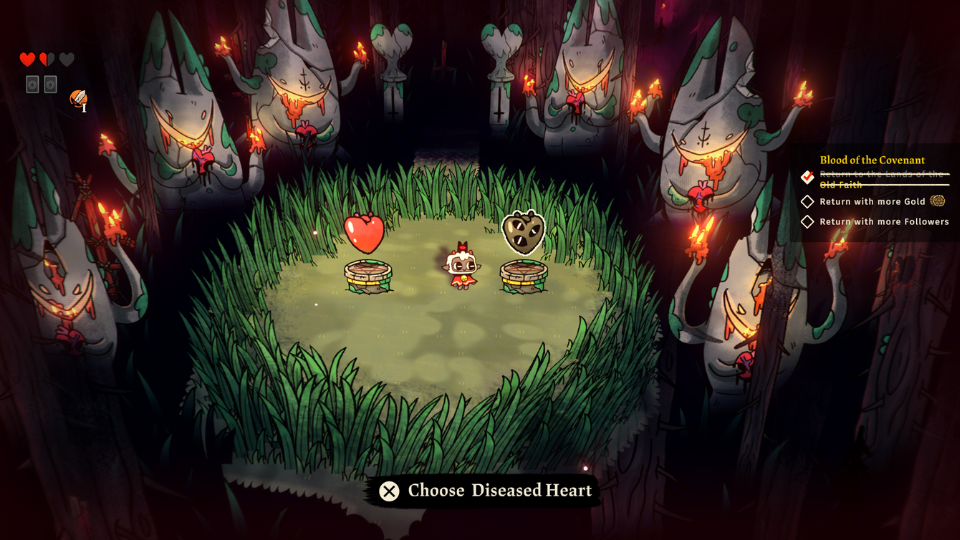Screen dimensions: 960x540
Task: Click the sword weapon icon in the HUD
Action: (78, 98)
